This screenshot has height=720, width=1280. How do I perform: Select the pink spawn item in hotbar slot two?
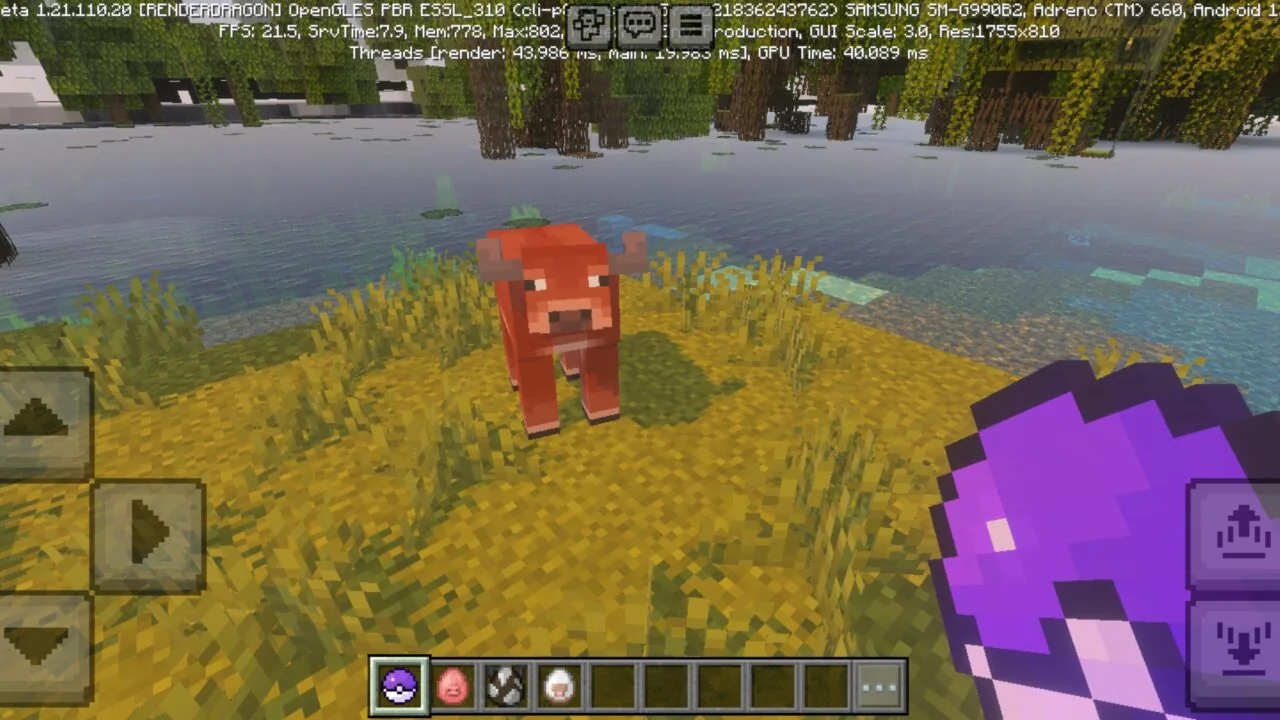tap(452, 684)
